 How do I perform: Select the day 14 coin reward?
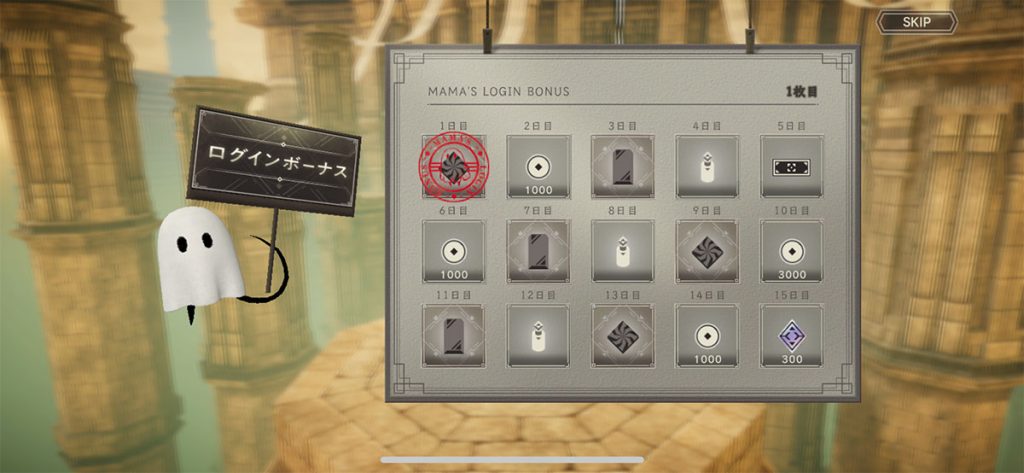[707, 335]
